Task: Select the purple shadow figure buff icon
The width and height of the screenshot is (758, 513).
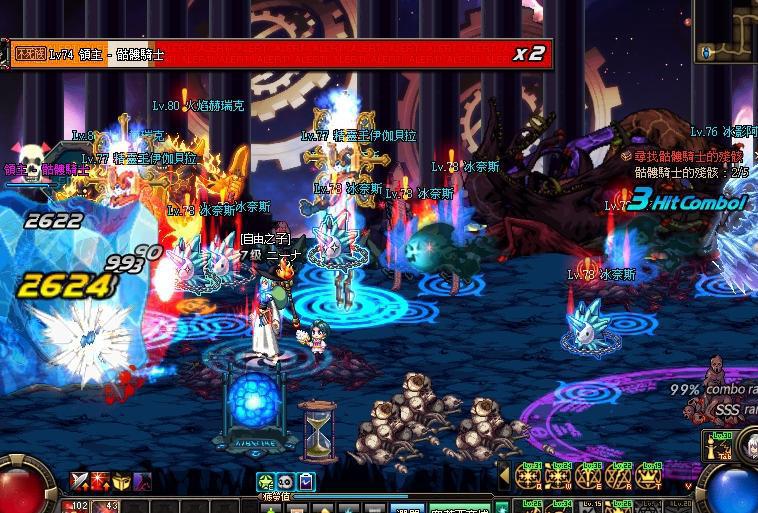Action: click(x=142, y=482)
